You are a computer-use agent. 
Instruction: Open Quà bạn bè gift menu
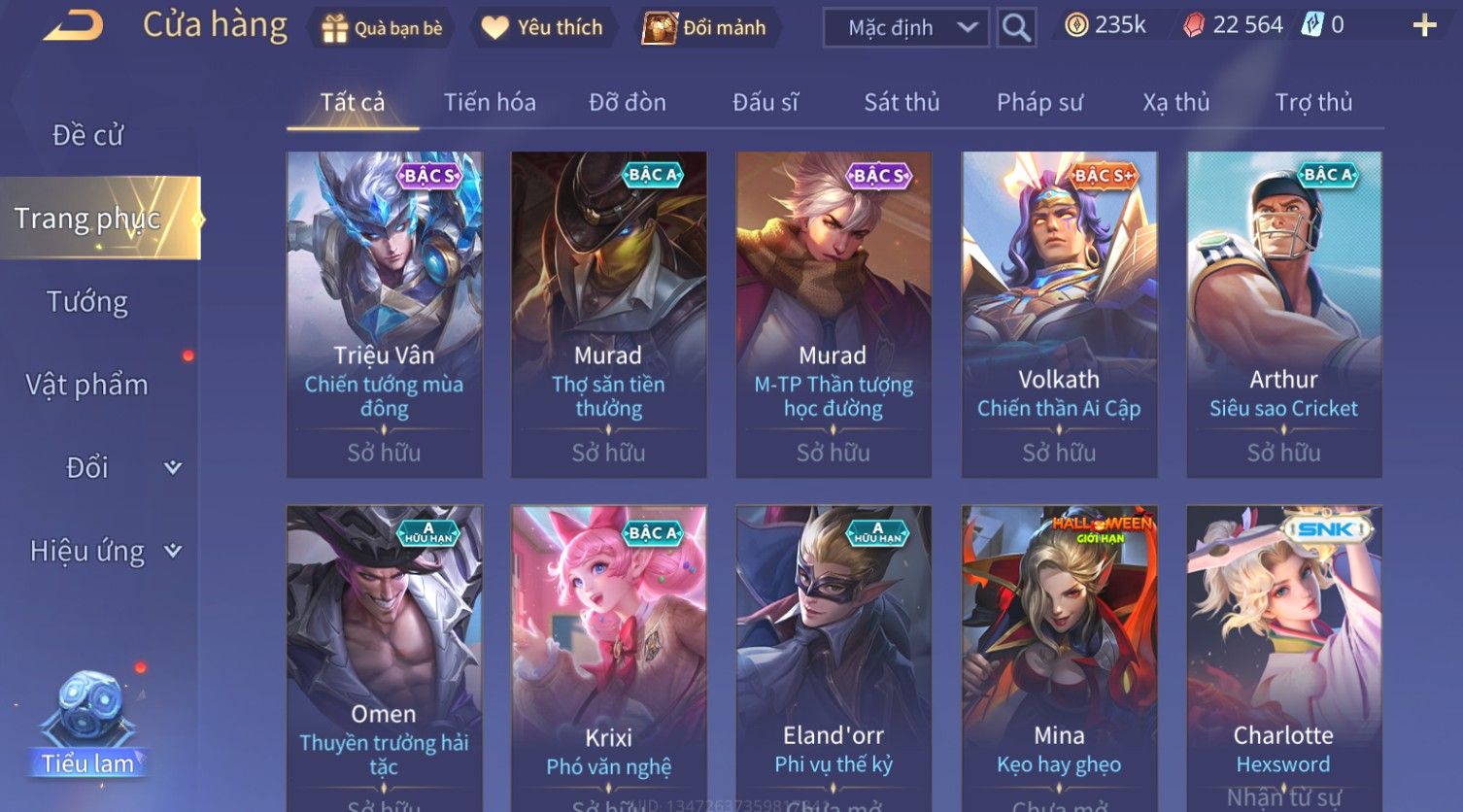[382, 28]
